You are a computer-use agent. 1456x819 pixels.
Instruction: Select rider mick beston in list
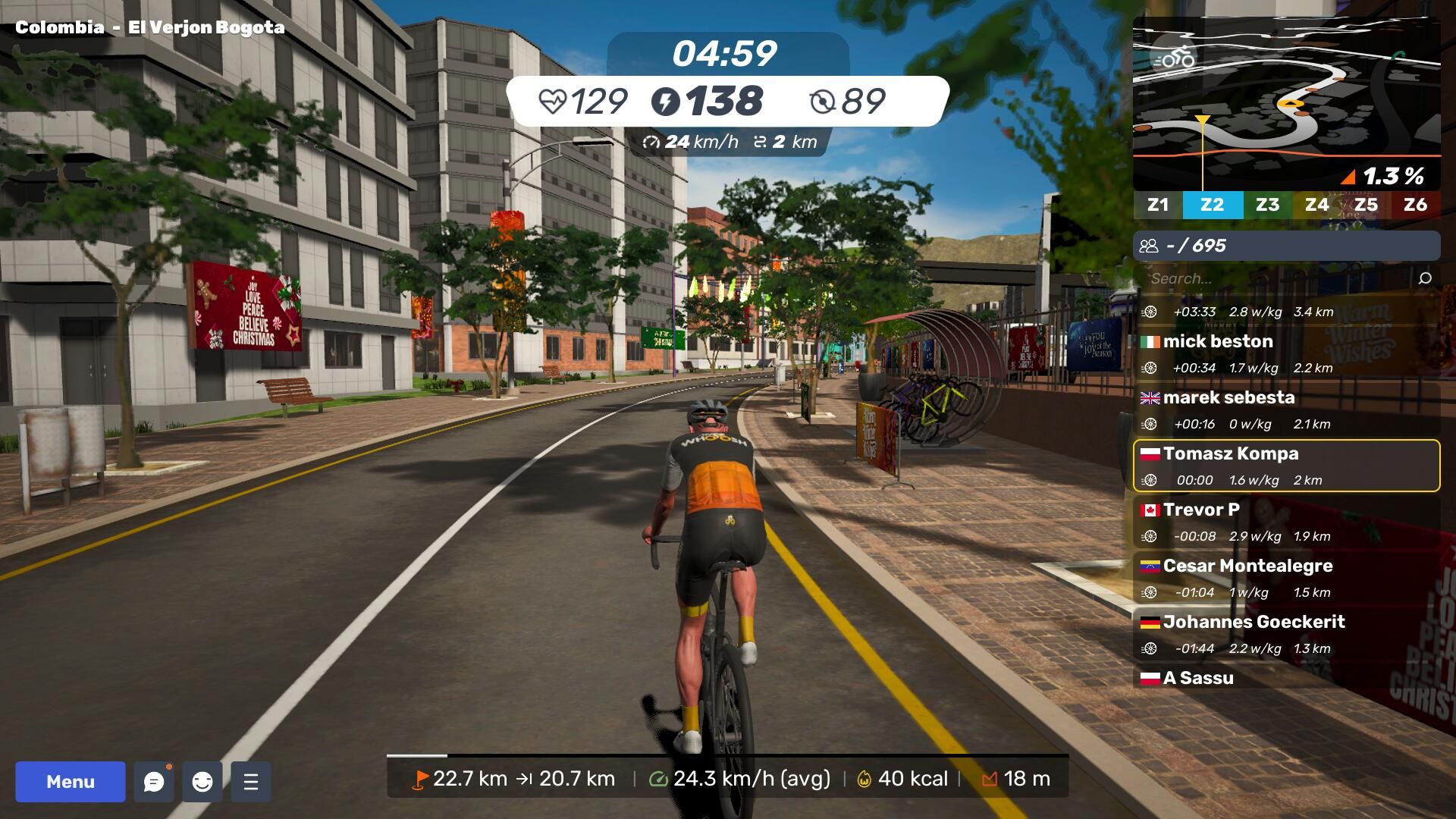click(1286, 353)
